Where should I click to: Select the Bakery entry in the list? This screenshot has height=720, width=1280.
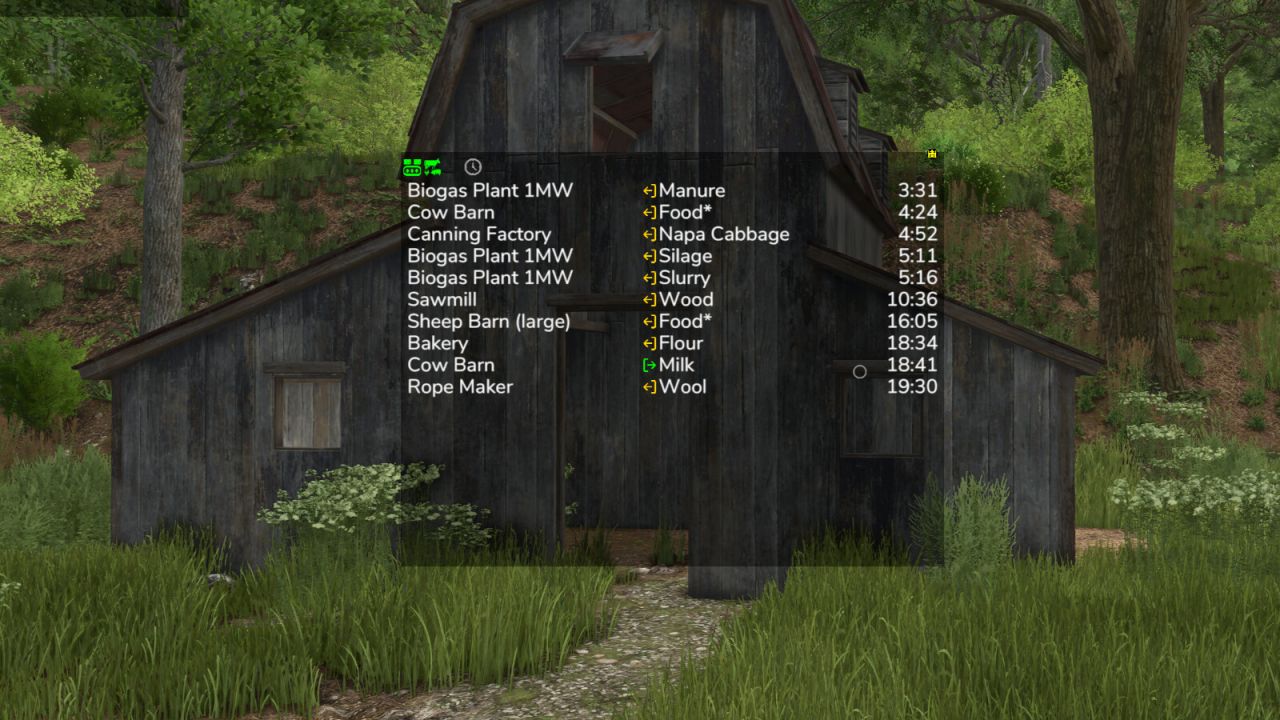(437, 343)
